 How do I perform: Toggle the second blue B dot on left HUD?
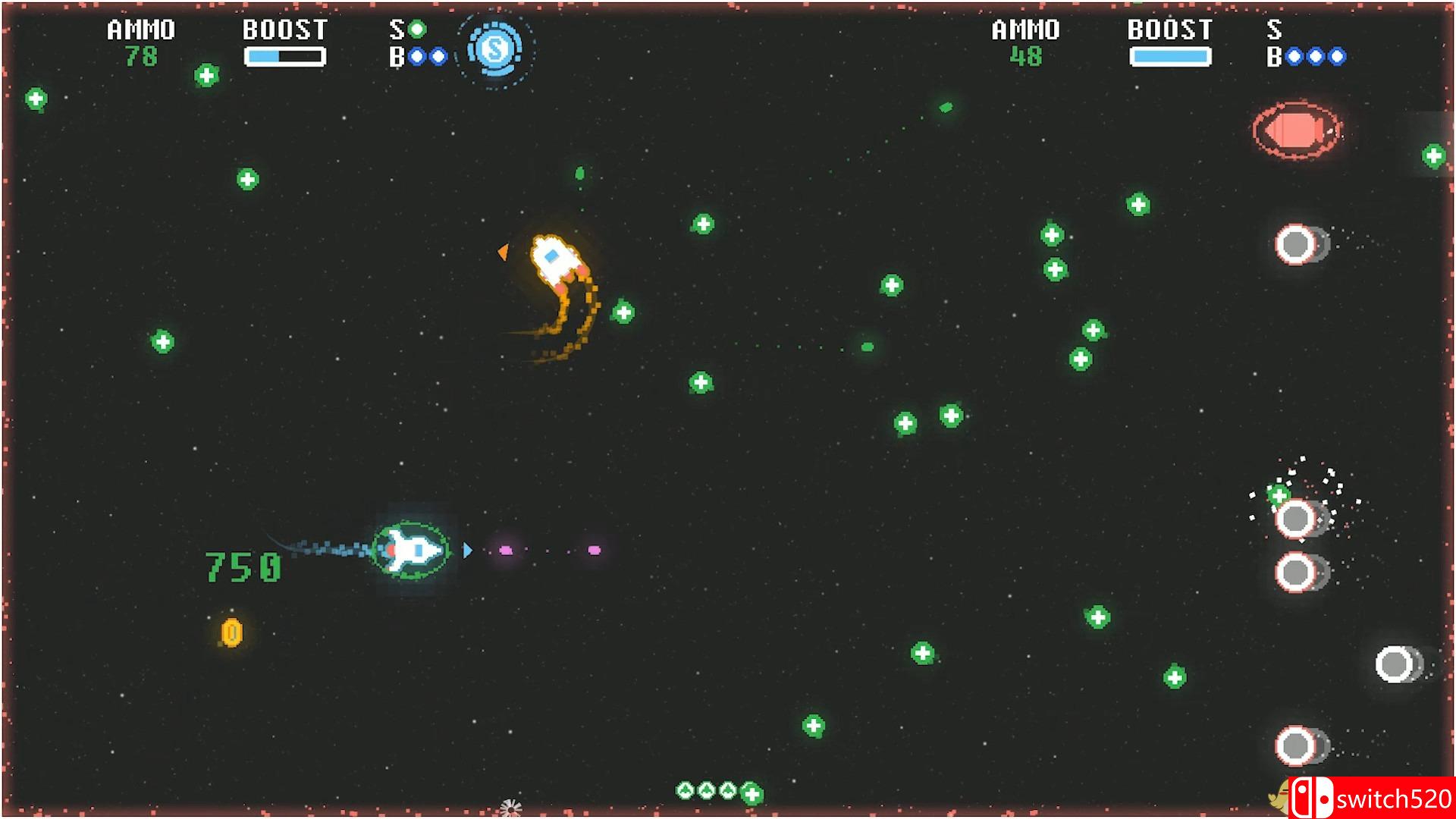438,55
